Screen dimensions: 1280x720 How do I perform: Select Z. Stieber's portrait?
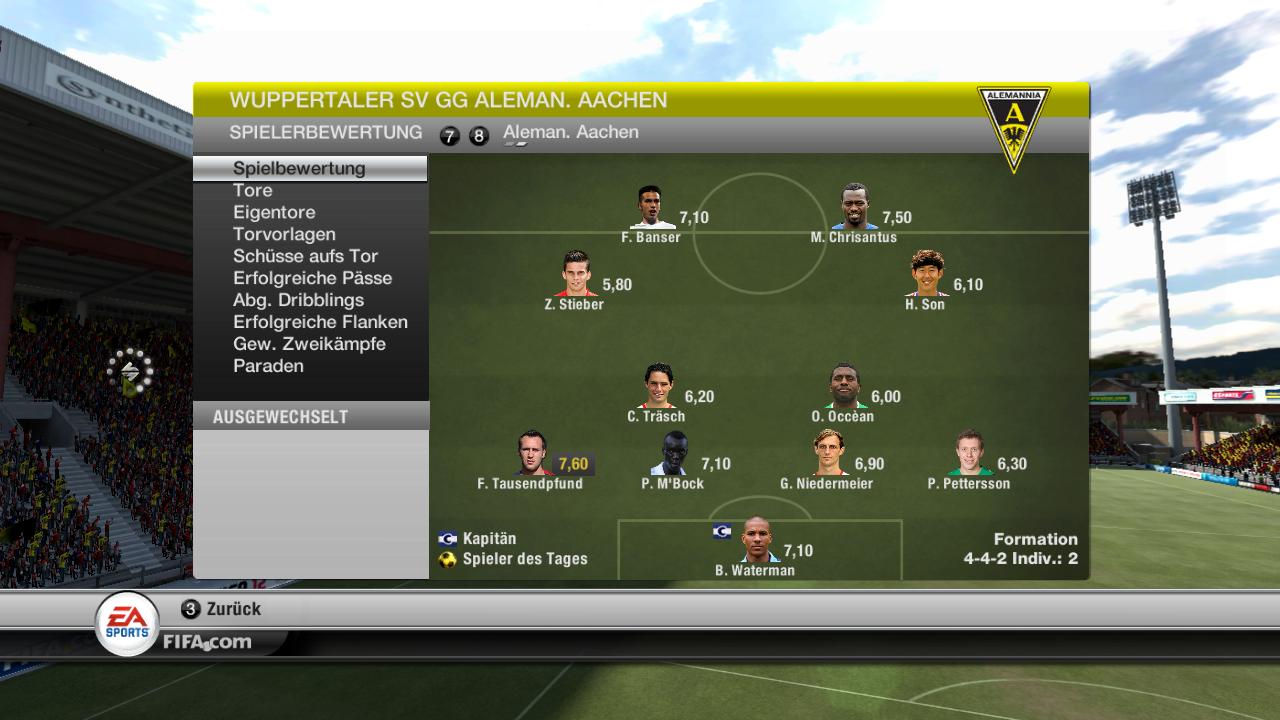(577, 275)
